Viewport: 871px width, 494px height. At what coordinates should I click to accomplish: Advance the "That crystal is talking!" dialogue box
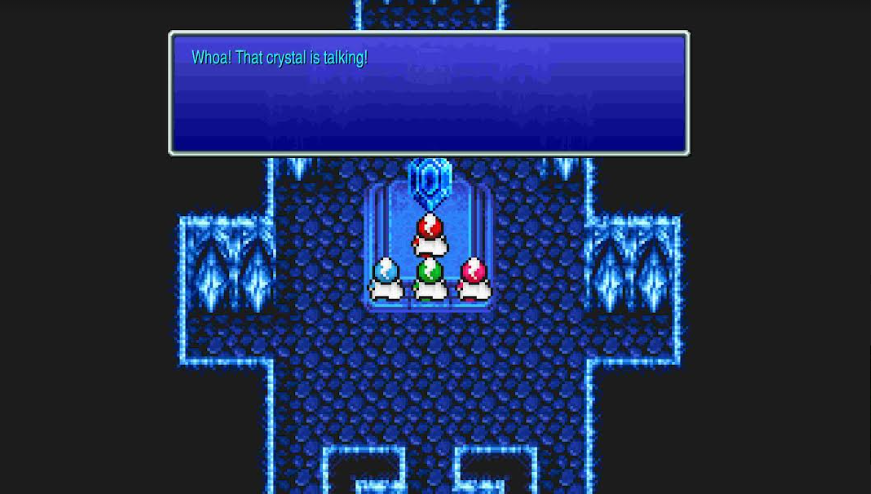pos(428,94)
